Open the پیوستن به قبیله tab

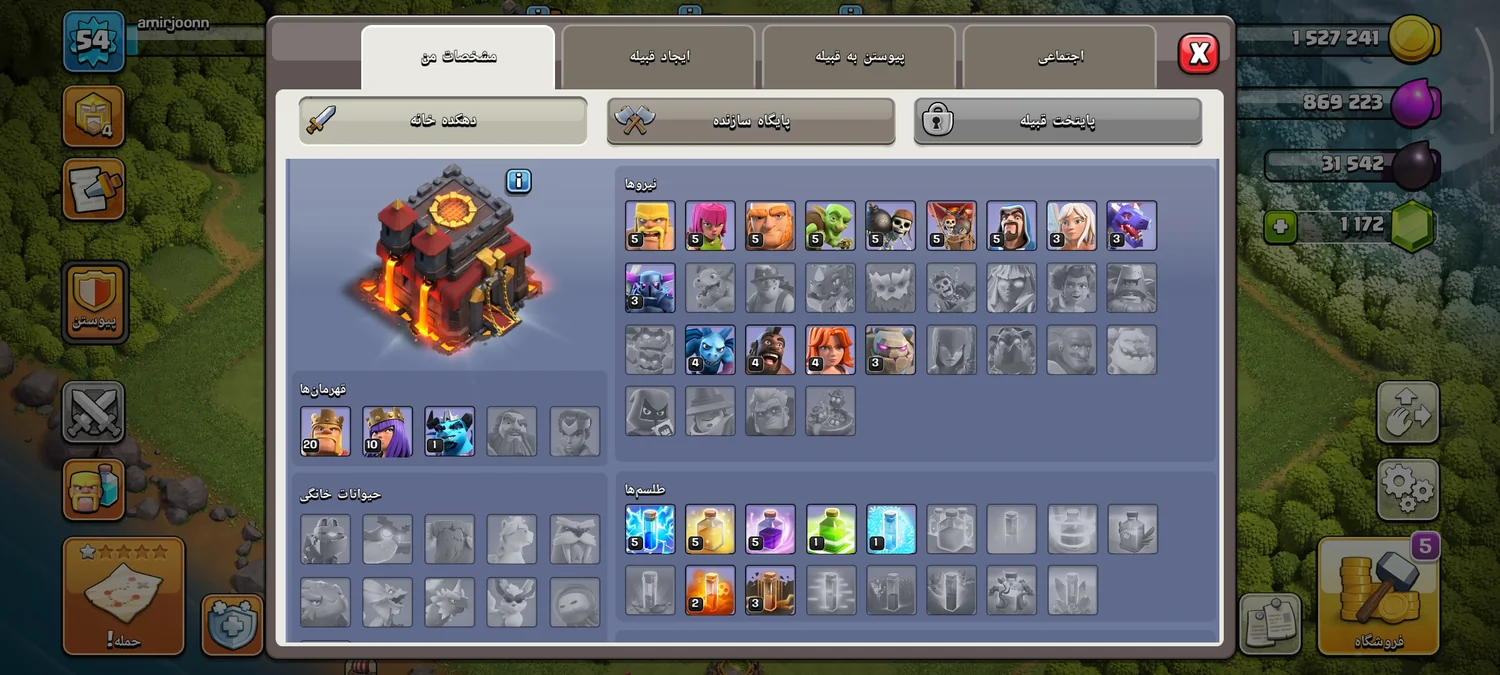point(859,57)
